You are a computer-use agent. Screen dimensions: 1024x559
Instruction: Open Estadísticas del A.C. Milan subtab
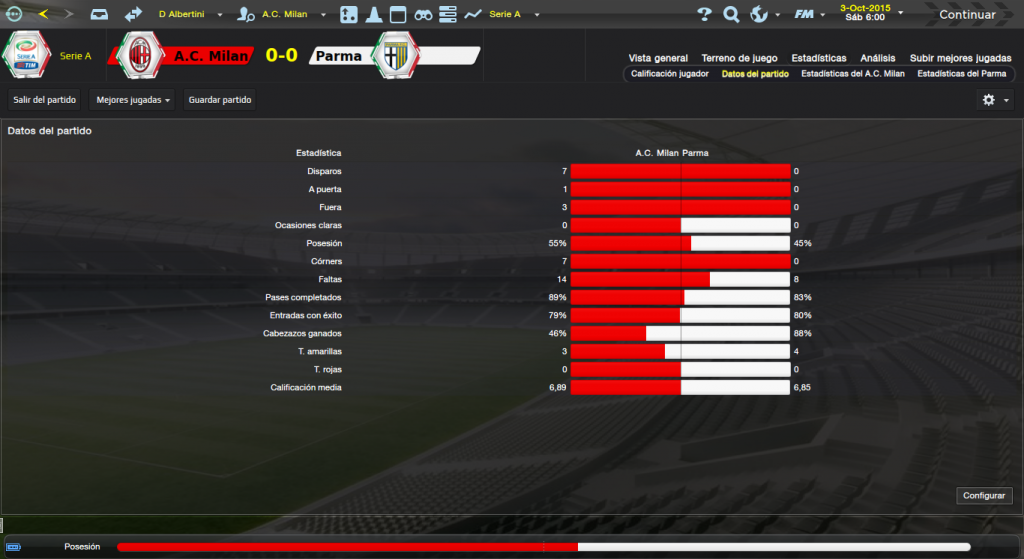pos(853,74)
